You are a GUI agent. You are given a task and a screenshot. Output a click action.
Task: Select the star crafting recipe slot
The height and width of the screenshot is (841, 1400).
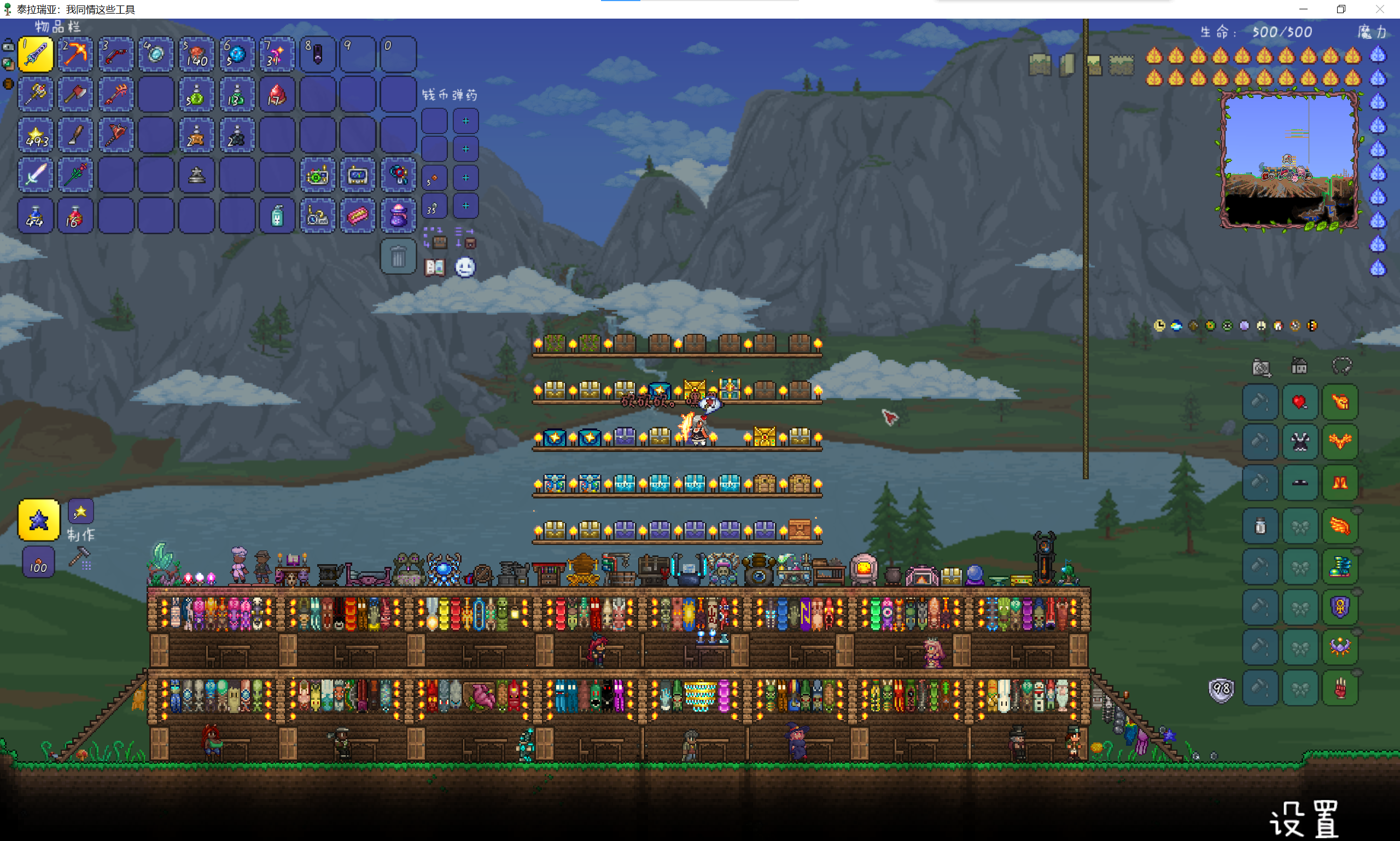click(x=38, y=520)
